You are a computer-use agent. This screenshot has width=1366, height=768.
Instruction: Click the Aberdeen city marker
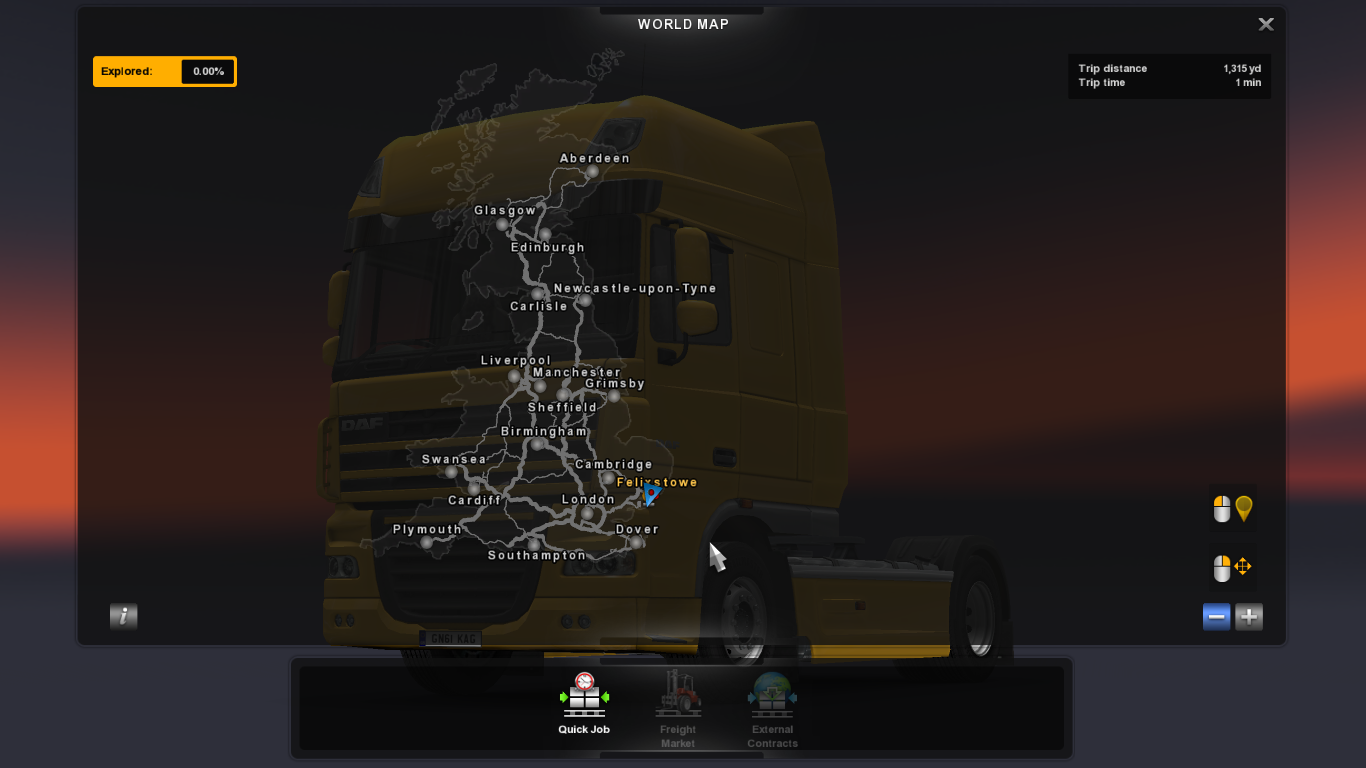click(592, 172)
